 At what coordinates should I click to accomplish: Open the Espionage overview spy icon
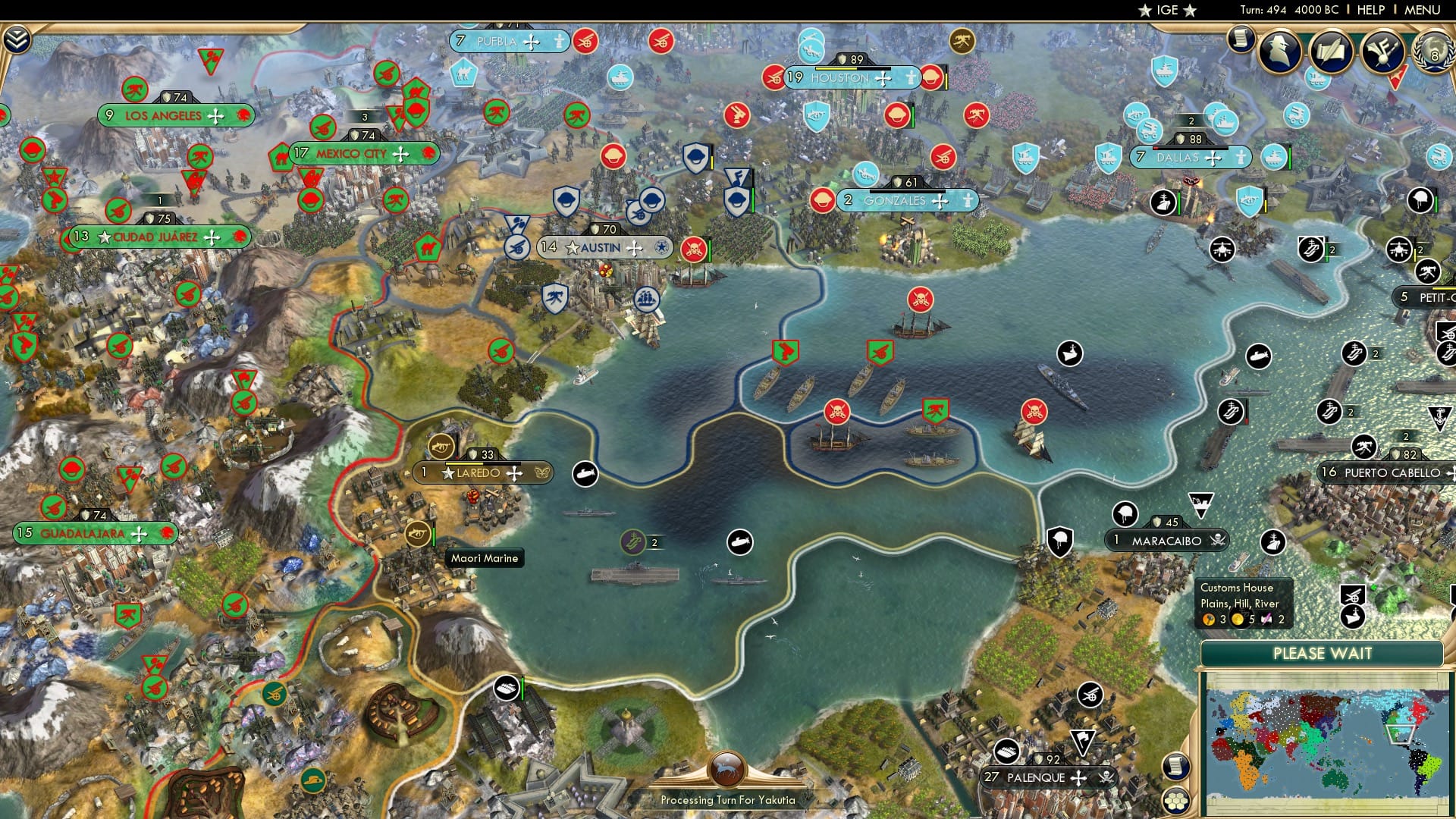[1279, 50]
